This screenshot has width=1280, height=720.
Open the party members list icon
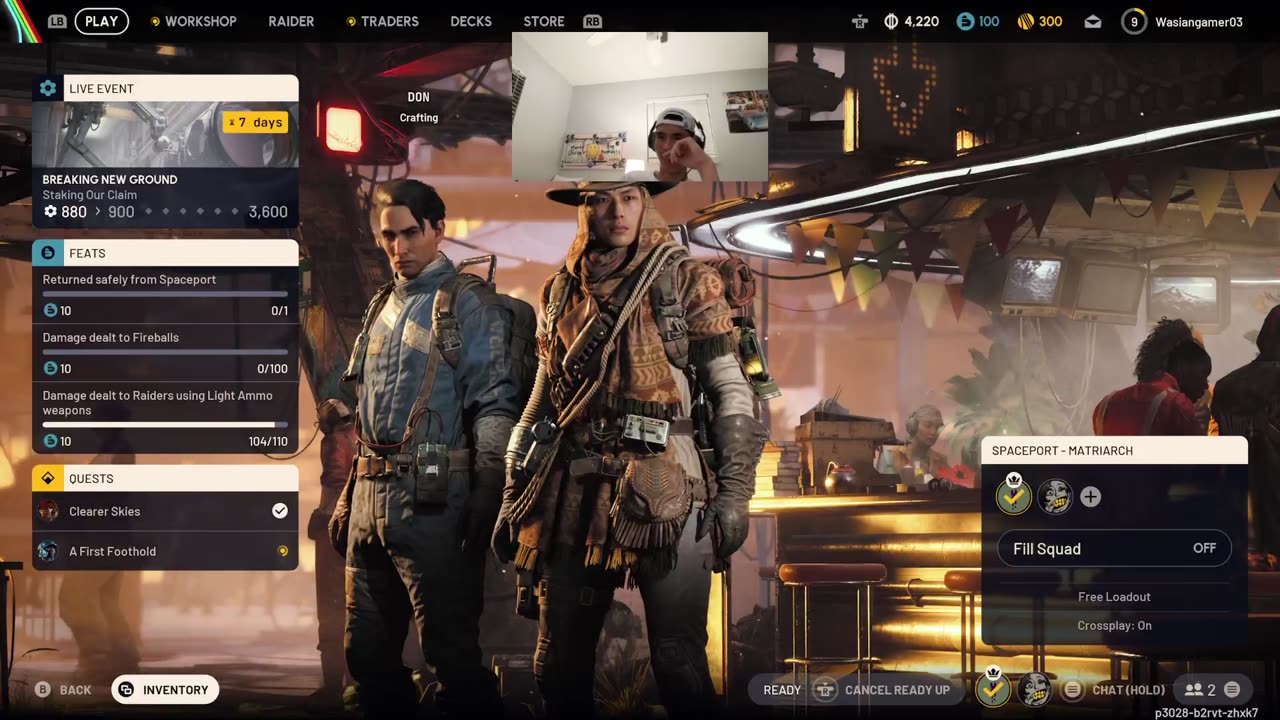[x=1199, y=690]
